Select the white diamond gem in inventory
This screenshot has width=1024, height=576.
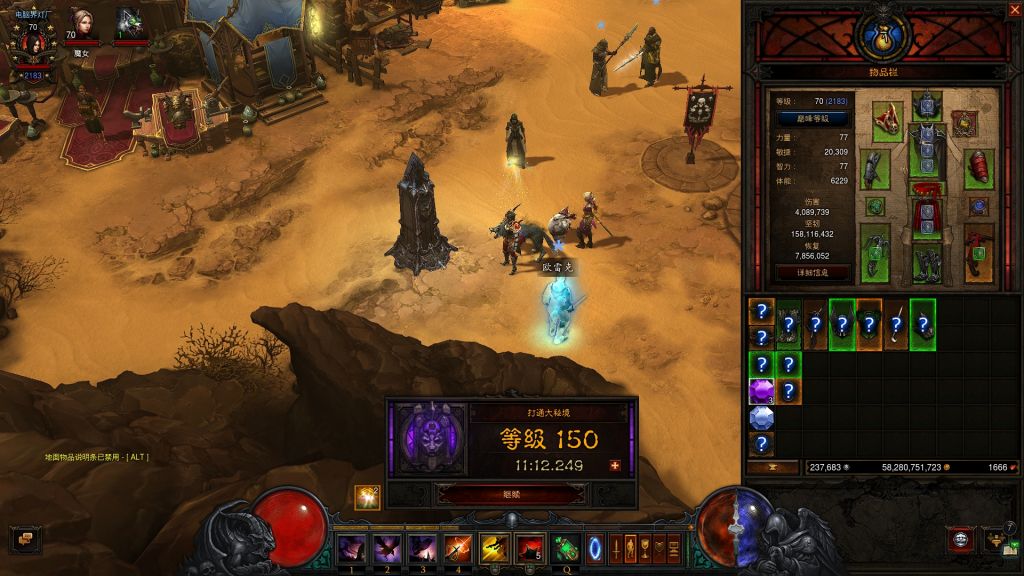click(x=762, y=417)
